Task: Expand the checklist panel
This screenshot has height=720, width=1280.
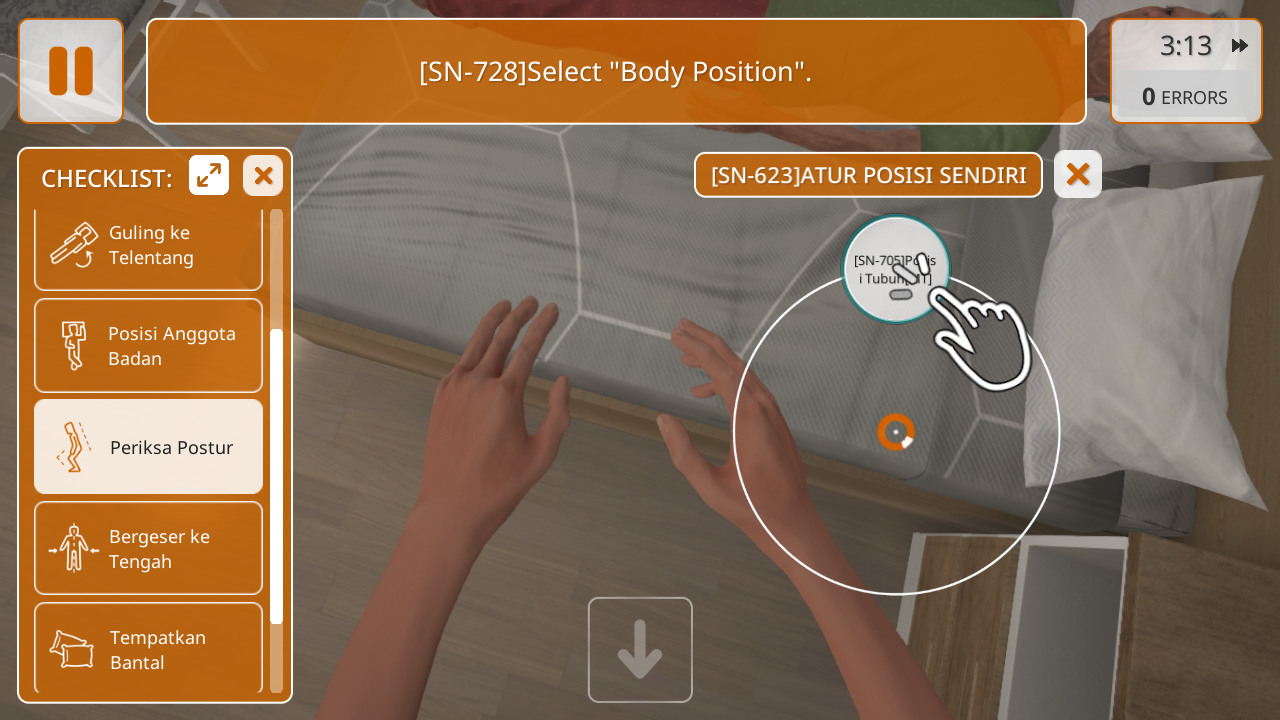Action: [209, 176]
